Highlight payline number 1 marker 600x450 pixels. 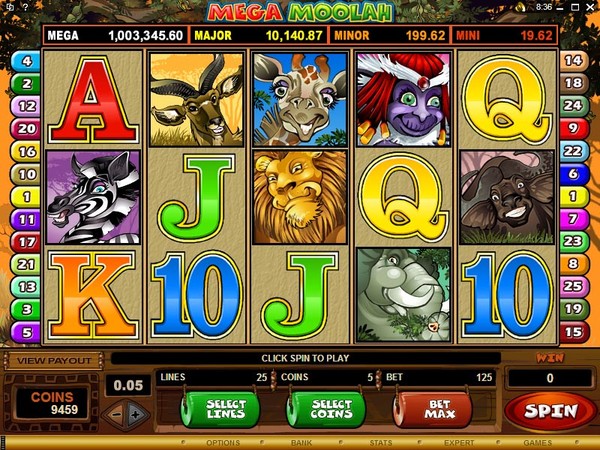click(25, 196)
